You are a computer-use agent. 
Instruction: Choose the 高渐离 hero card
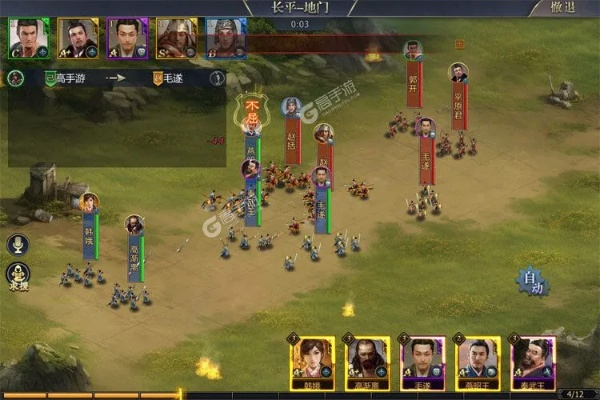367,361
